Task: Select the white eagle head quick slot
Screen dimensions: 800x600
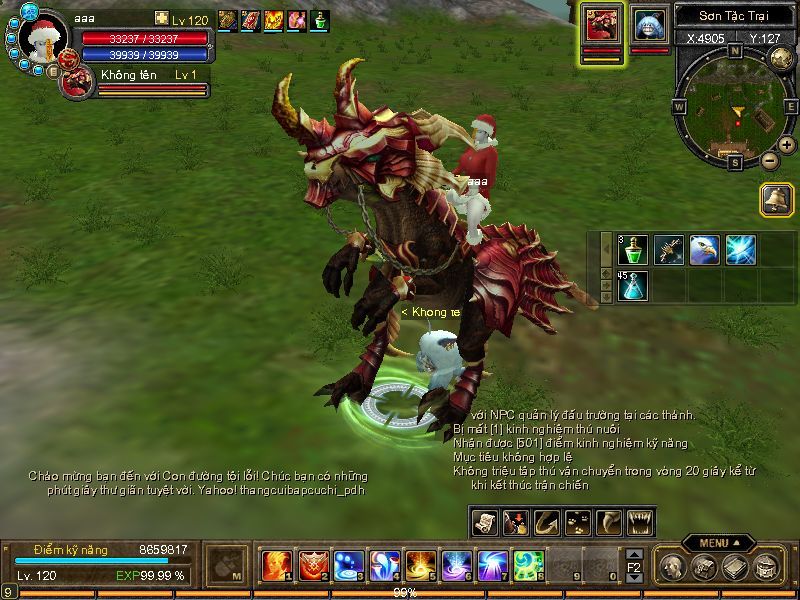Action: 704,249
